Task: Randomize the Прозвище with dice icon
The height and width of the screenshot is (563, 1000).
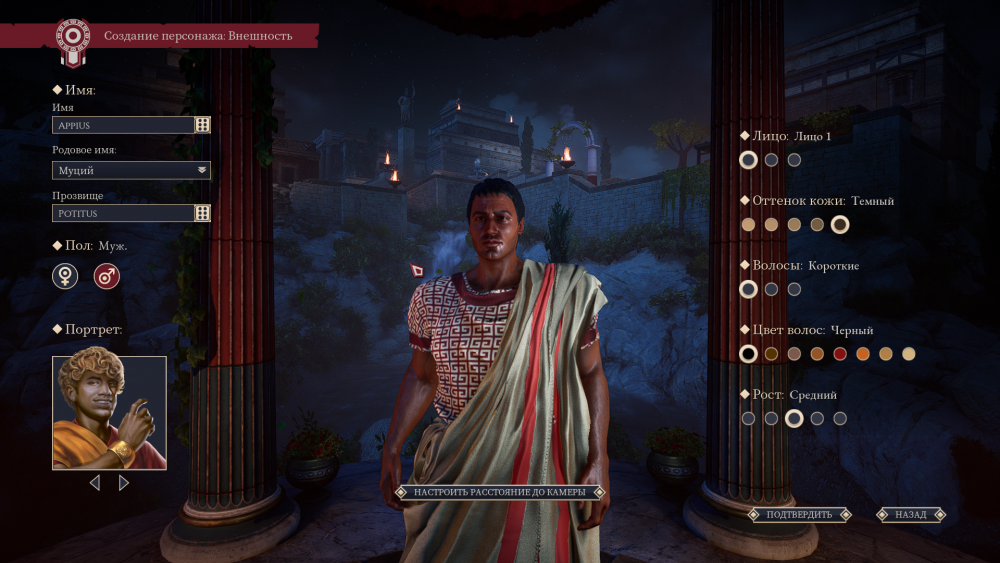Action: click(x=202, y=213)
